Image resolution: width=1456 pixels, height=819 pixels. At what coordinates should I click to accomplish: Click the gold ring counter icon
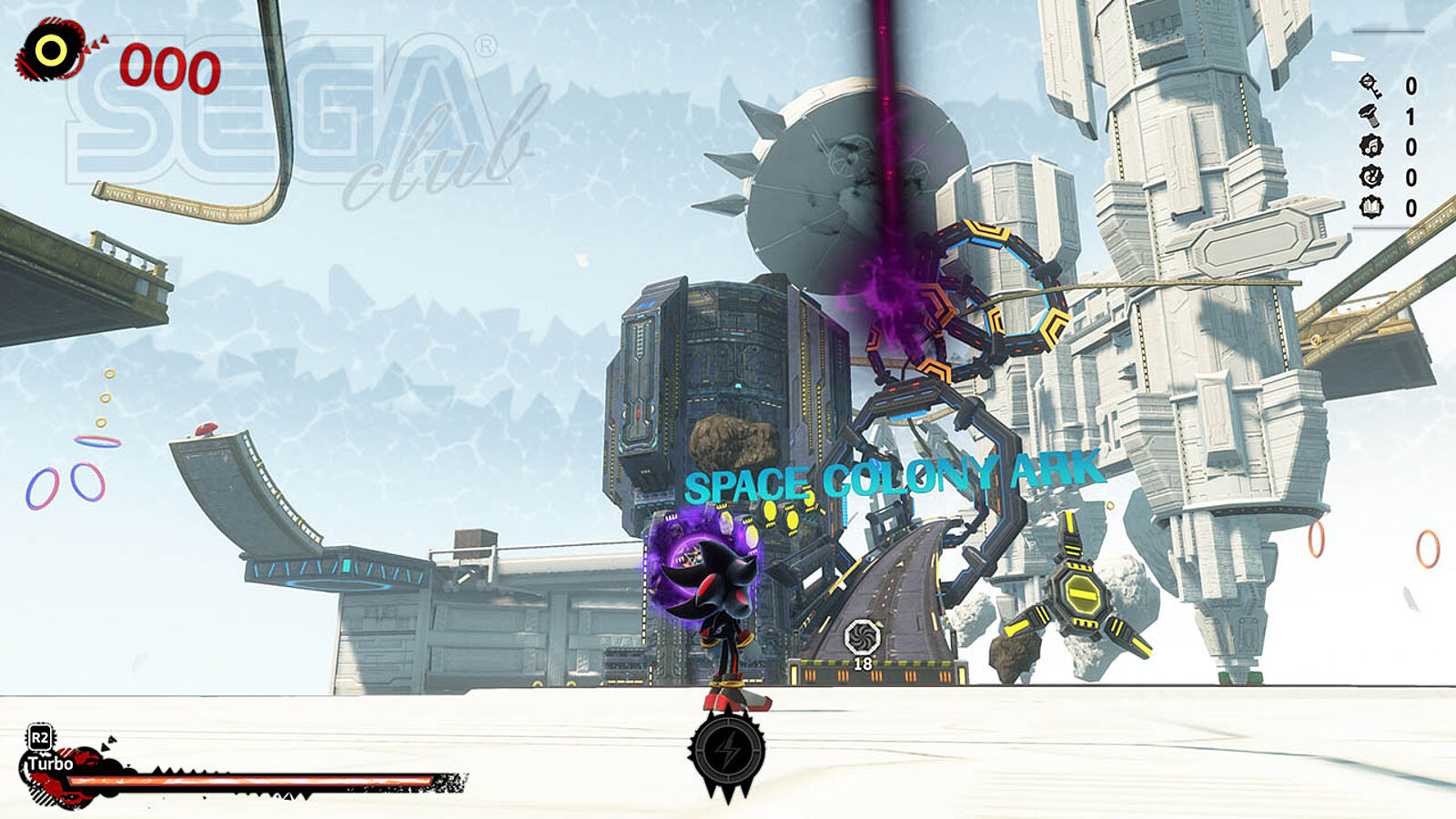pyautogui.click(x=52, y=51)
